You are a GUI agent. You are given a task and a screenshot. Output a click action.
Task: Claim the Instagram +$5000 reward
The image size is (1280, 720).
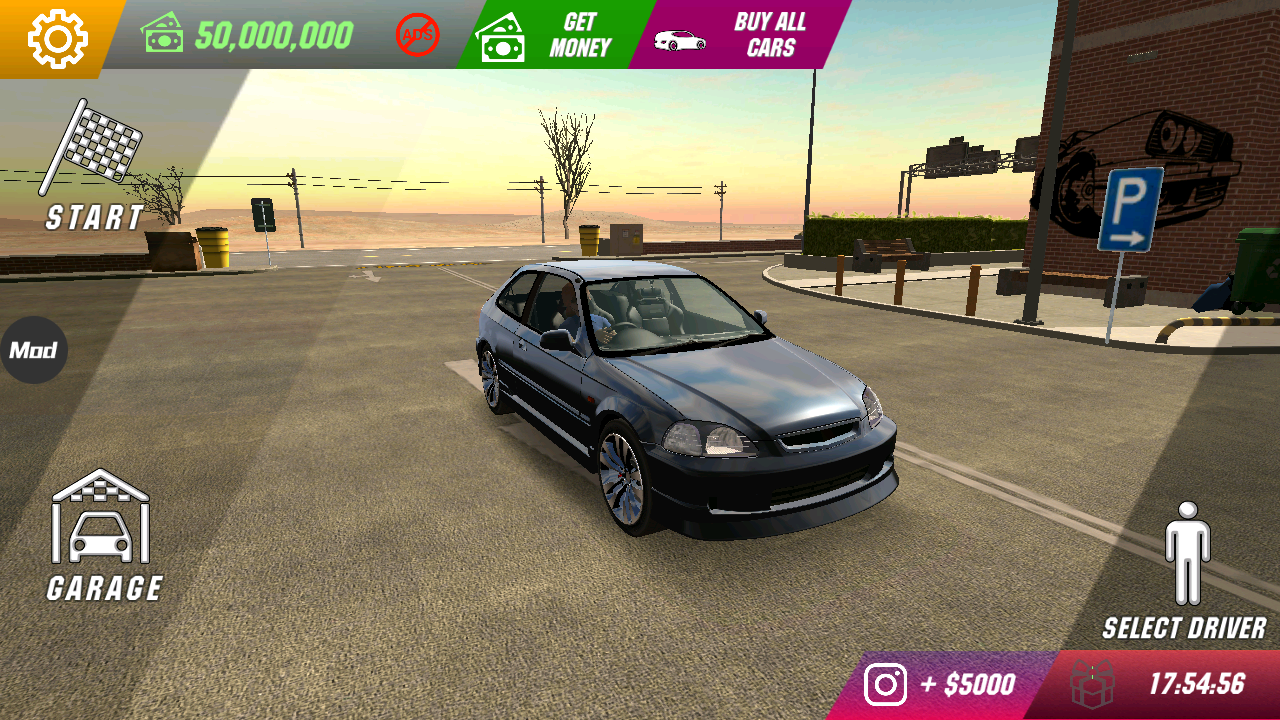click(x=940, y=685)
